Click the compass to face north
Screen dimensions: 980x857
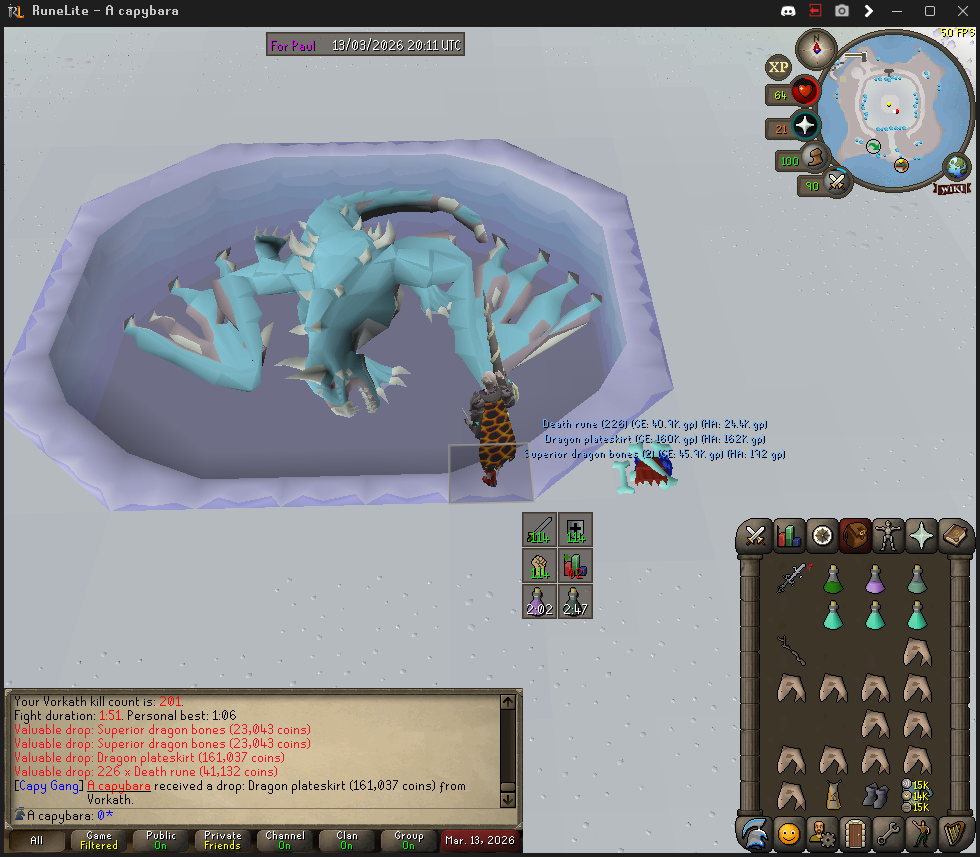click(817, 47)
